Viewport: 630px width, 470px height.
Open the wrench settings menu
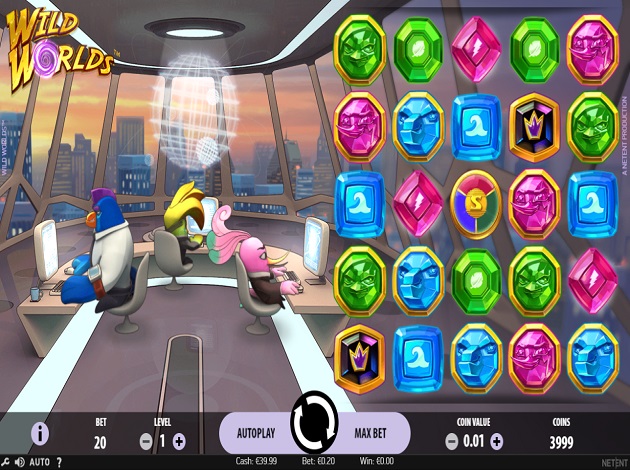5,462
